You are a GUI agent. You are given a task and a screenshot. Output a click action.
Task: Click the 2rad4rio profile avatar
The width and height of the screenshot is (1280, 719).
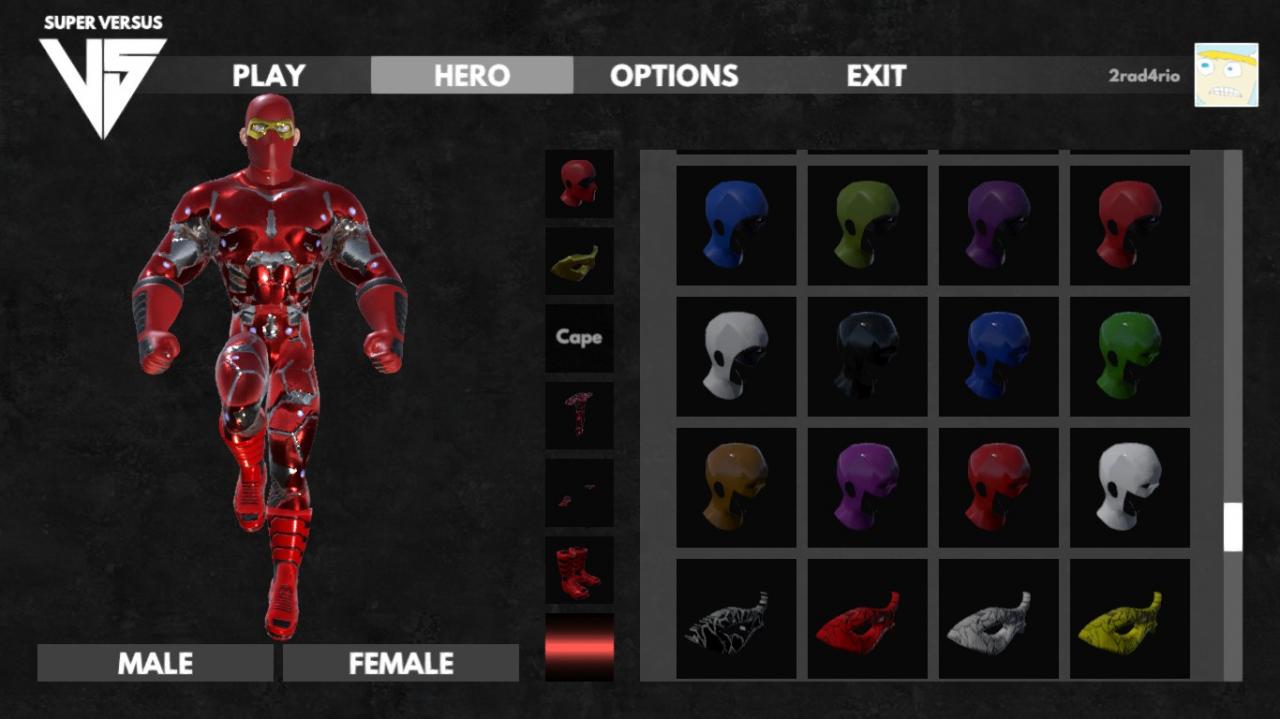pos(1226,75)
